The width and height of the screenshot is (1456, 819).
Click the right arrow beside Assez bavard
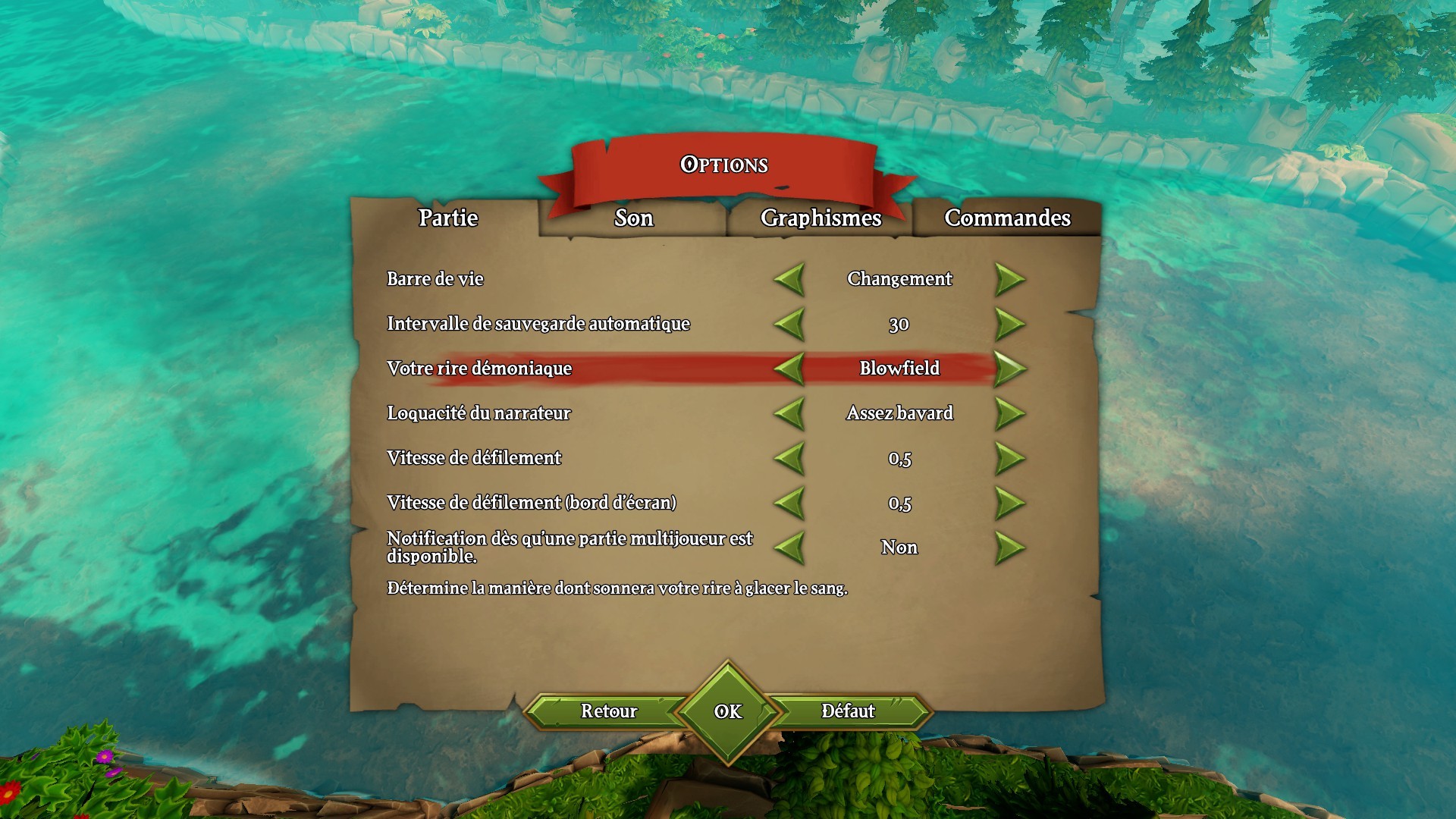tap(1009, 413)
